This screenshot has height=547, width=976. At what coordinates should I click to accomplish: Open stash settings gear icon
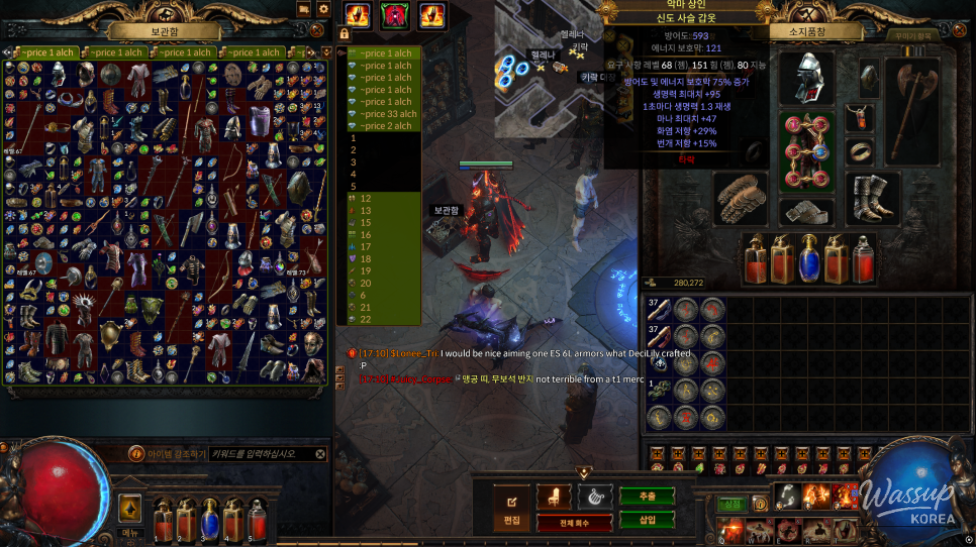[x=322, y=9]
